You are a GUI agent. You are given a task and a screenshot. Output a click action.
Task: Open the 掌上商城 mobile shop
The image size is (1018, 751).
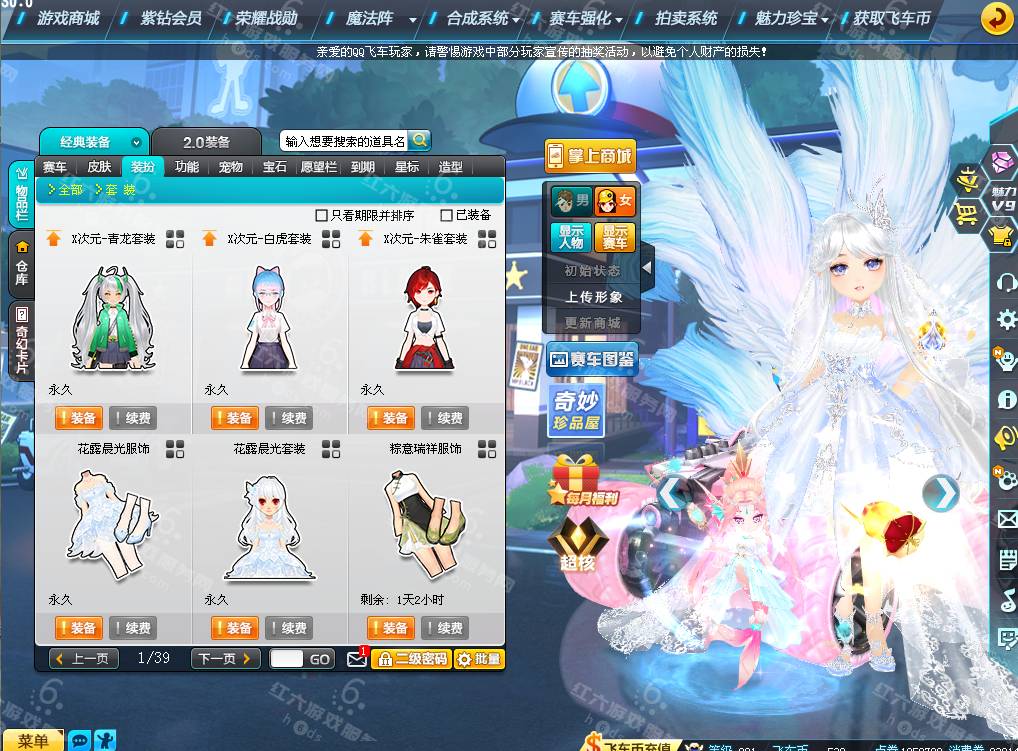590,156
